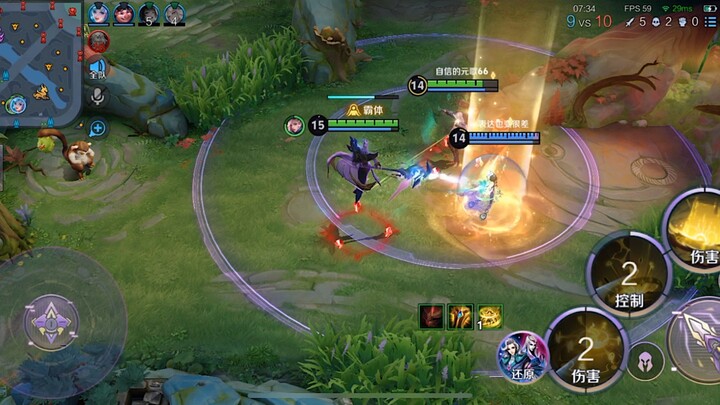Tap the red demon-mask buff icon

point(432,316)
